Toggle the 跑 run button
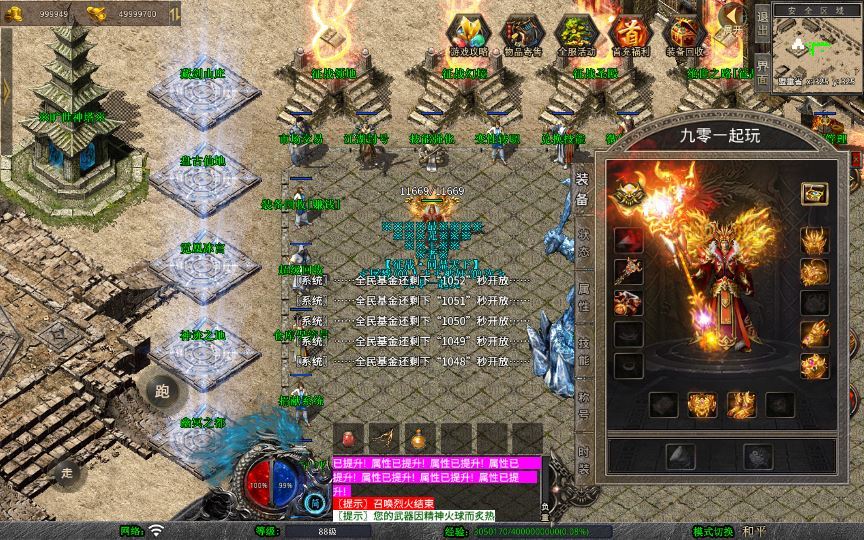Image resolution: width=864 pixels, height=540 pixels. coord(162,391)
